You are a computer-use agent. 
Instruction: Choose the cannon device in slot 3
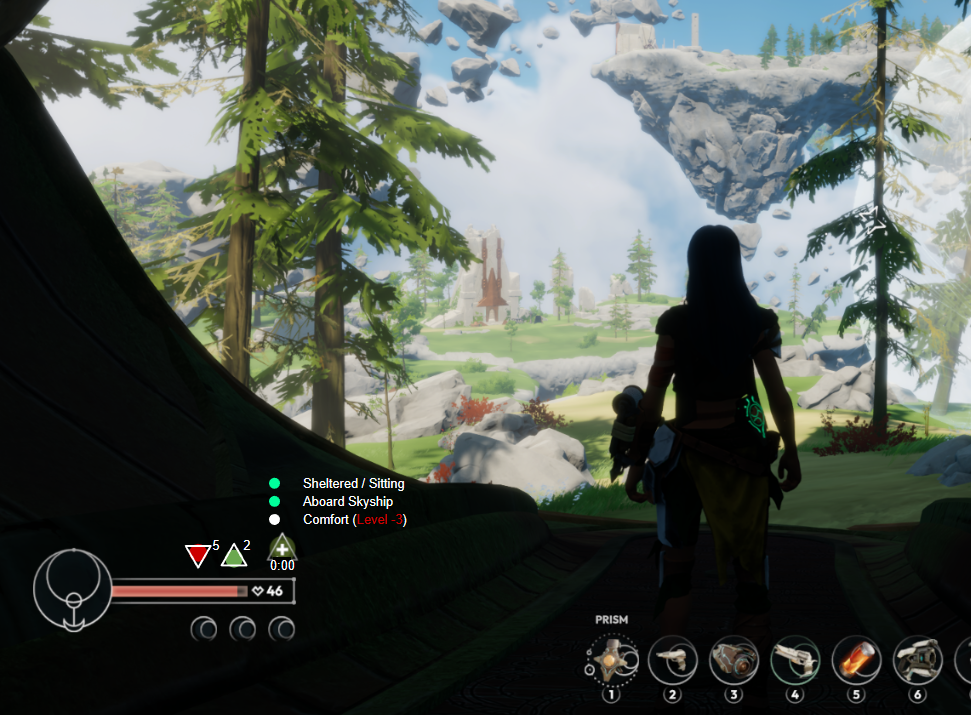(x=734, y=660)
